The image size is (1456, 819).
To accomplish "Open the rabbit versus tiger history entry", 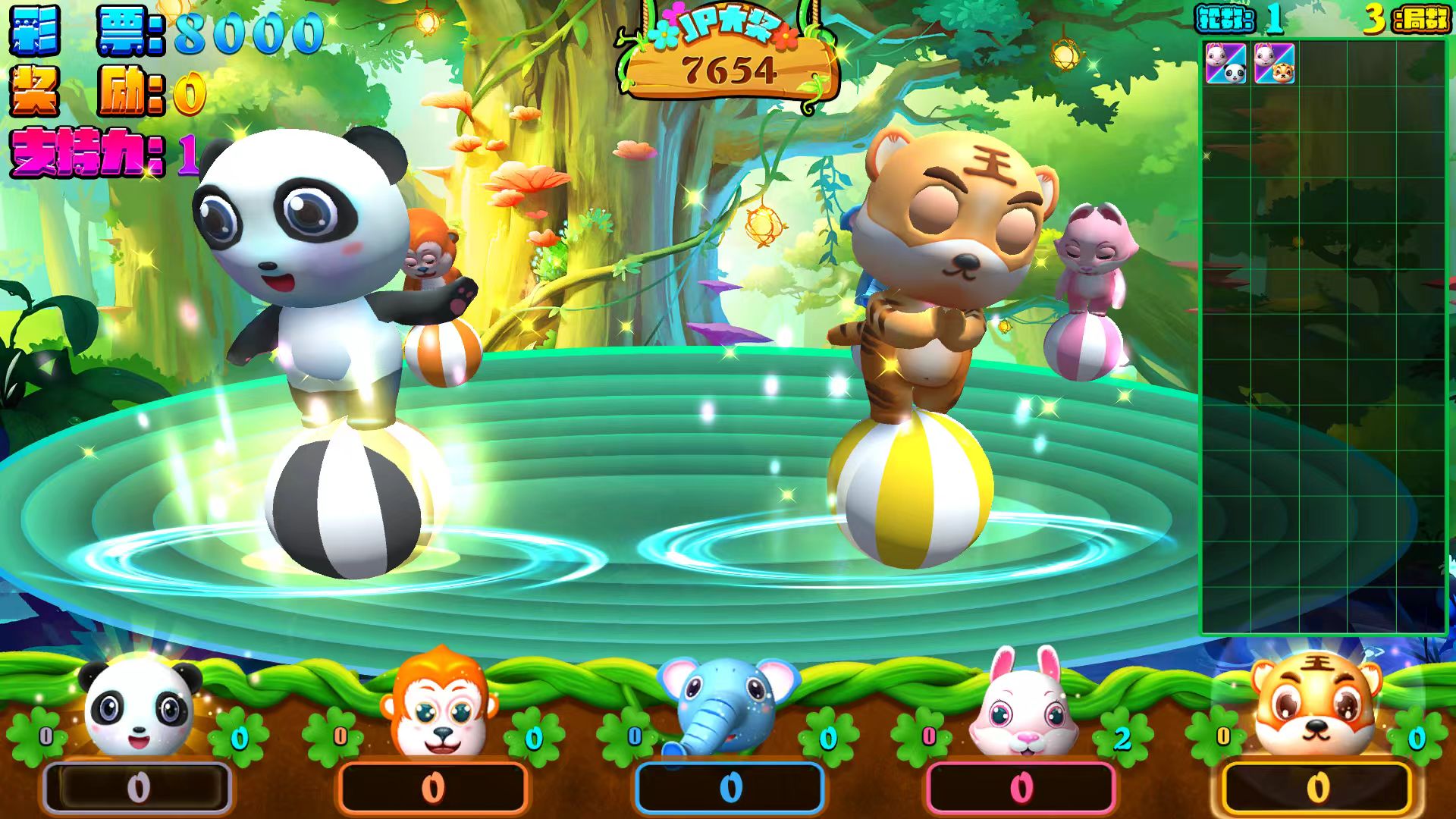I will 1274,63.
